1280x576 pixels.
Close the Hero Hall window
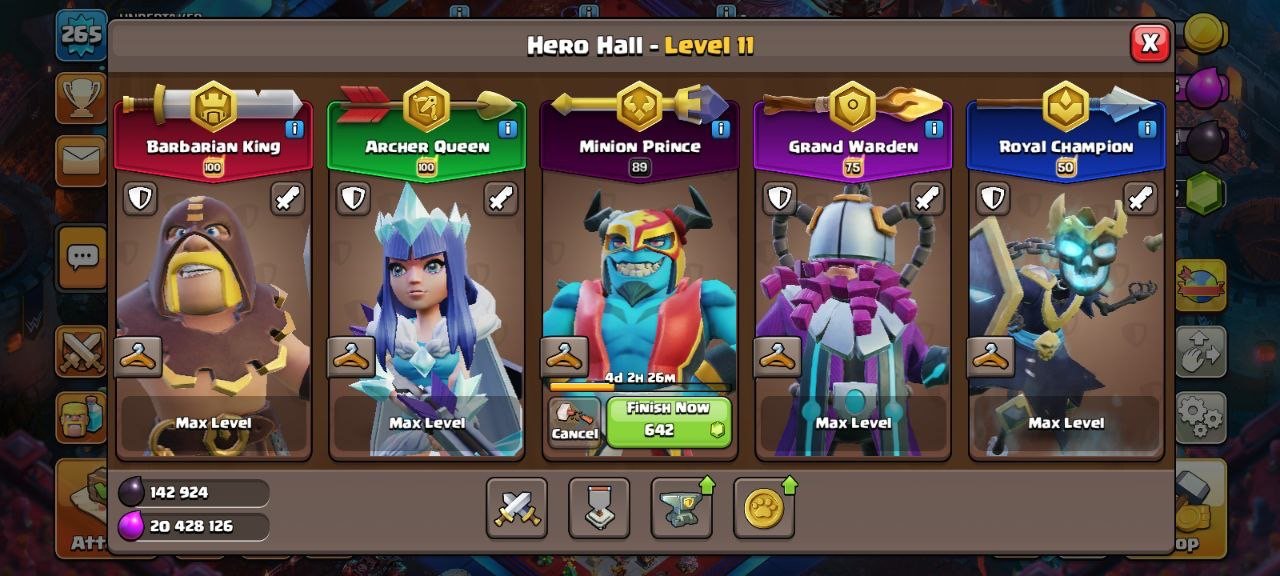click(x=1150, y=43)
